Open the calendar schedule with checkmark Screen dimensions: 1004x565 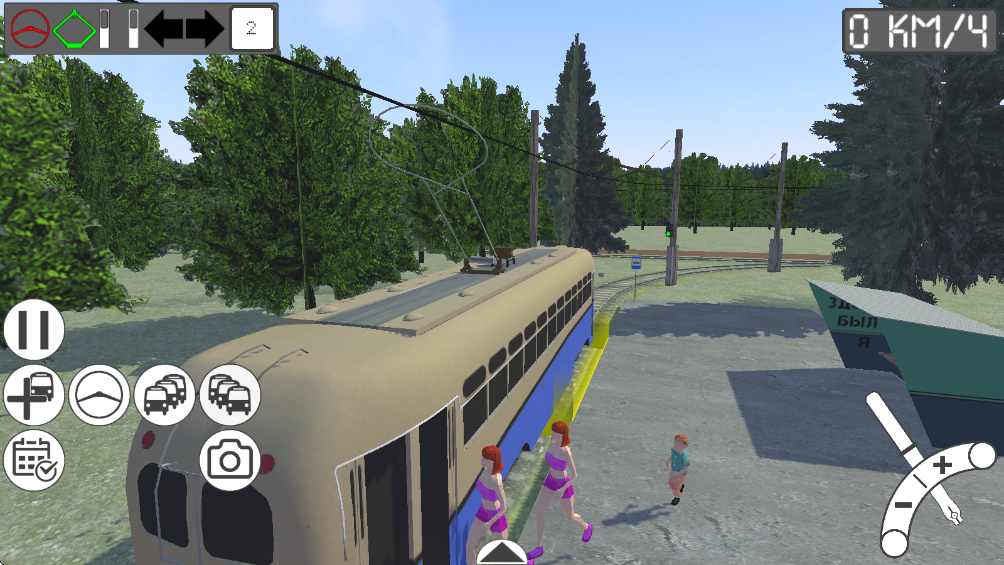(34, 460)
